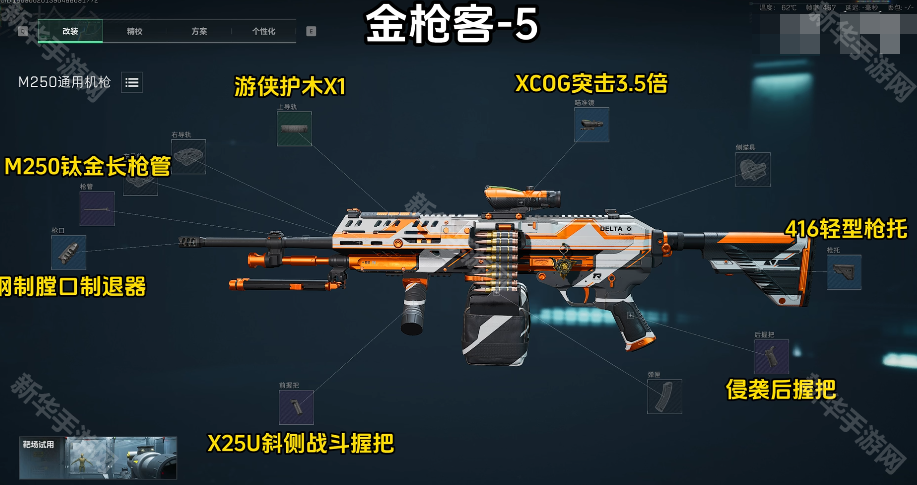Image resolution: width=917 pixels, height=485 pixels.
Task: Open the 靶场试用 firing range preview
Action: (97, 458)
